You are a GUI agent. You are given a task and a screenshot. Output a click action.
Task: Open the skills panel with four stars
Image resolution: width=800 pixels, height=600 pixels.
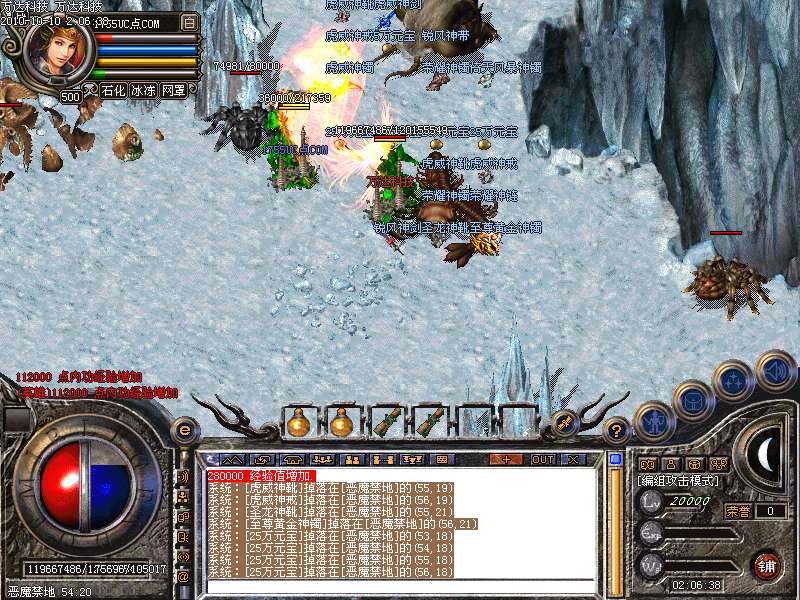(733, 380)
